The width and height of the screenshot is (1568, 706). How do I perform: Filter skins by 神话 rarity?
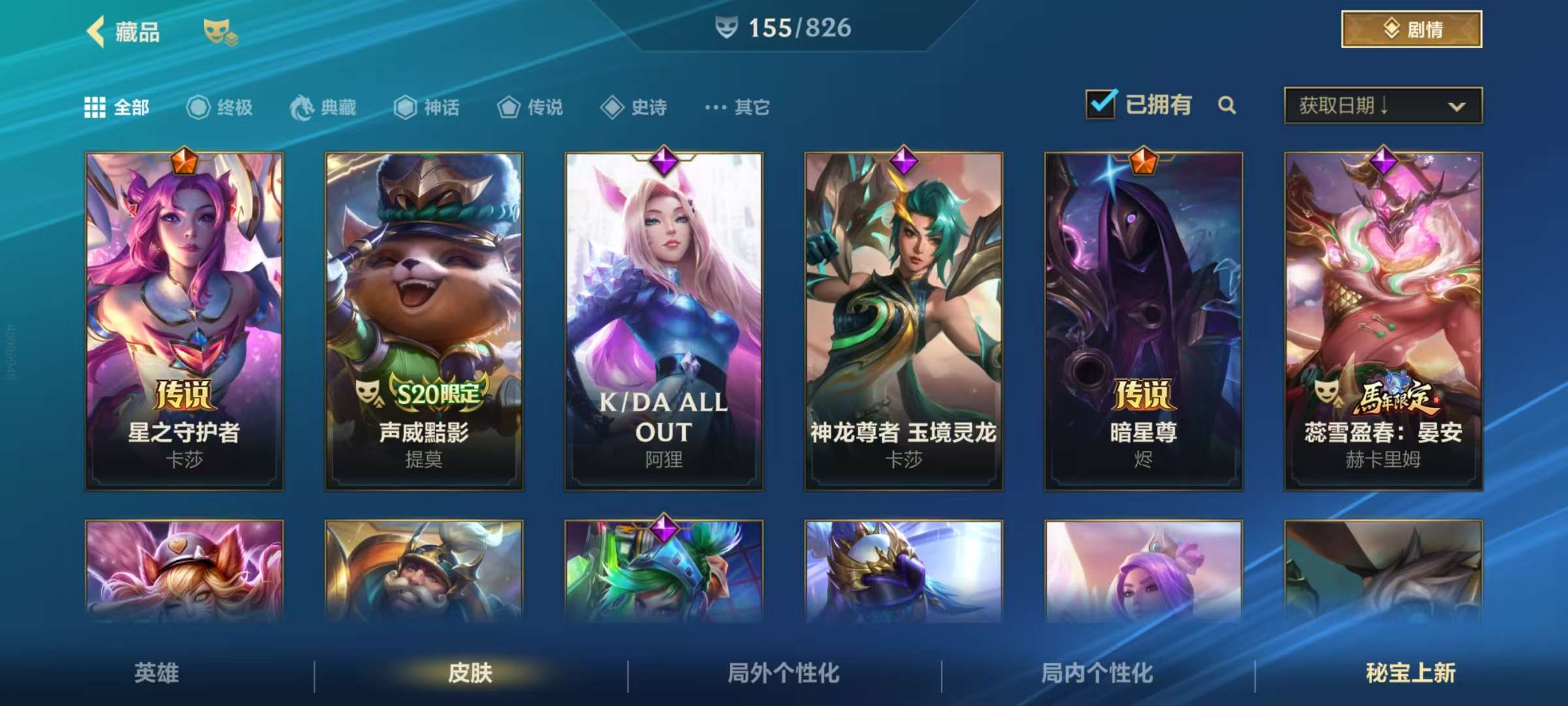(x=426, y=107)
